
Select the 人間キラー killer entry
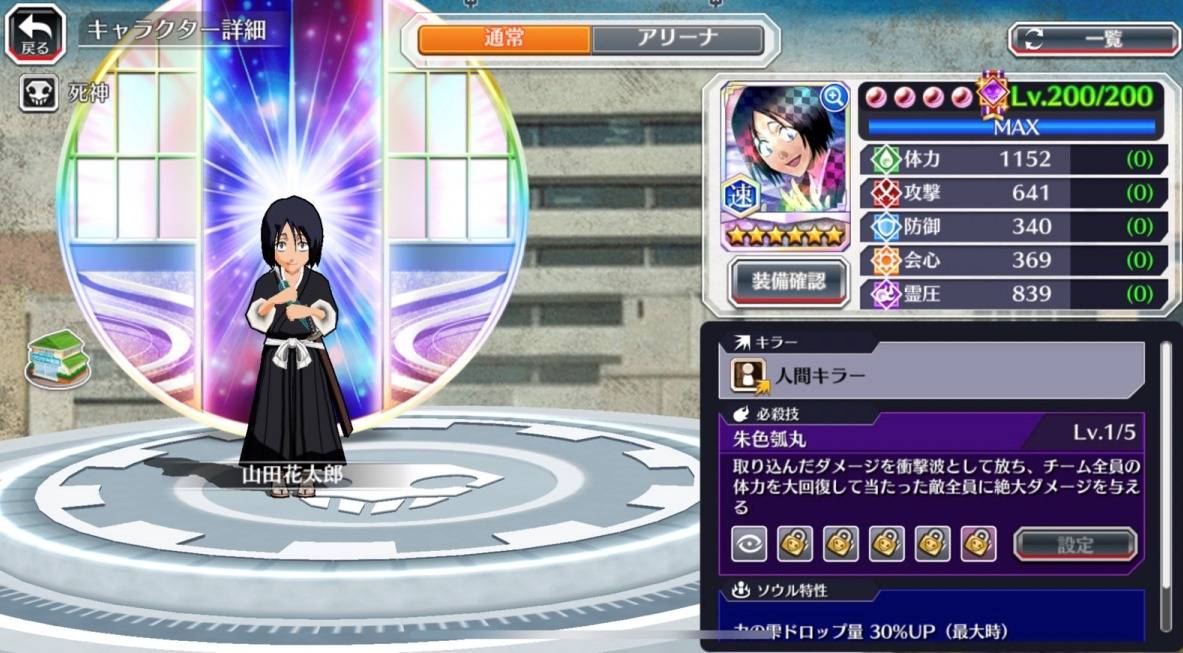(x=931, y=375)
